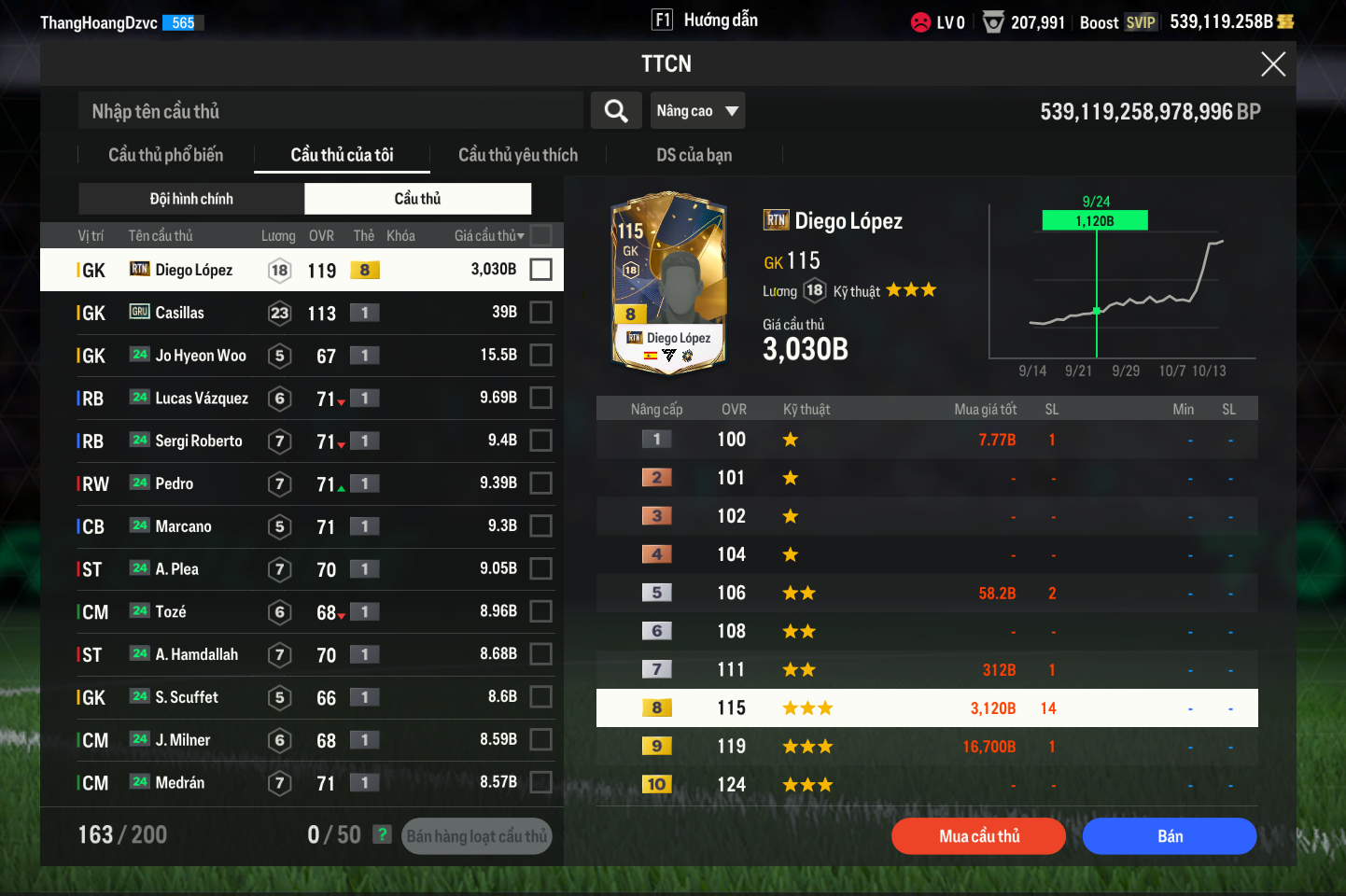Select the Đội hình chính sub-tab
This screenshot has width=1346, height=896.
[191, 199]
